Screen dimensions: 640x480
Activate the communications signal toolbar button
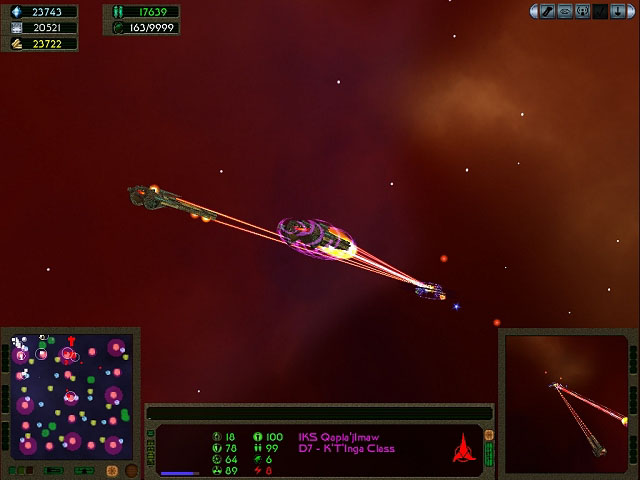click(583, 11)
